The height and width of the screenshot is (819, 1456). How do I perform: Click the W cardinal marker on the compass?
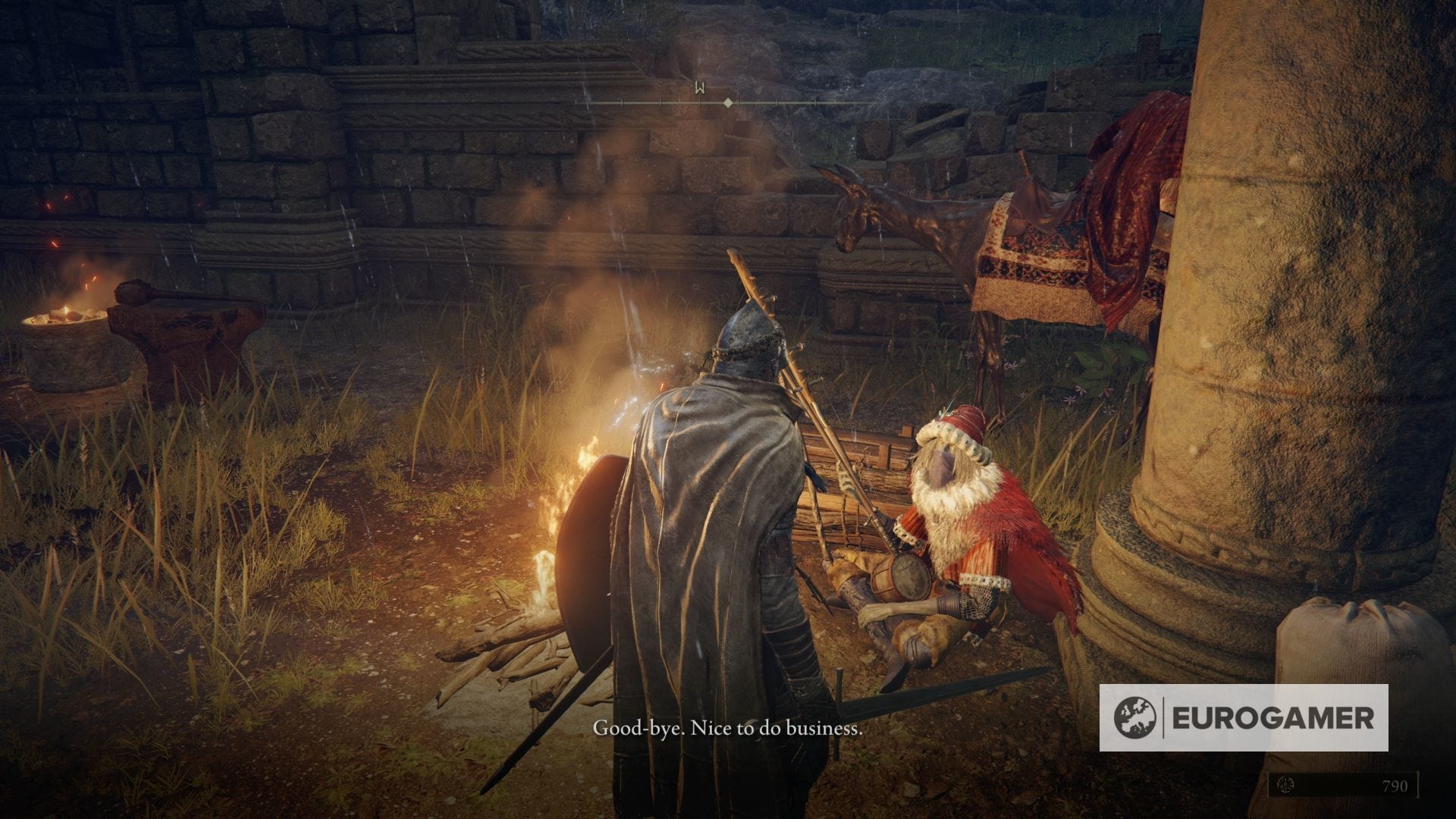698,87
